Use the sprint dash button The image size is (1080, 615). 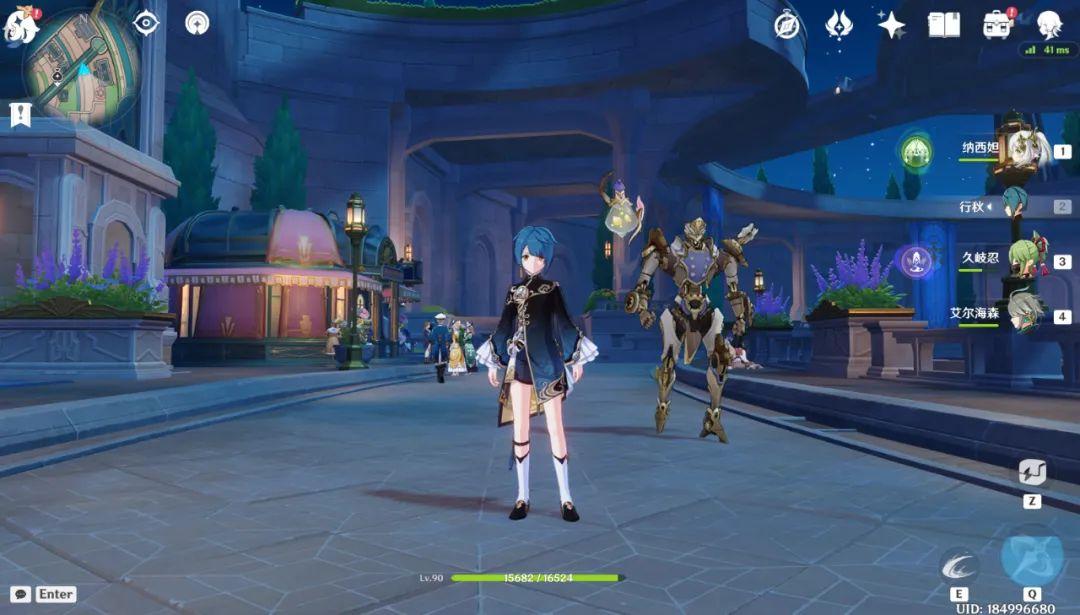(1032, 473)
